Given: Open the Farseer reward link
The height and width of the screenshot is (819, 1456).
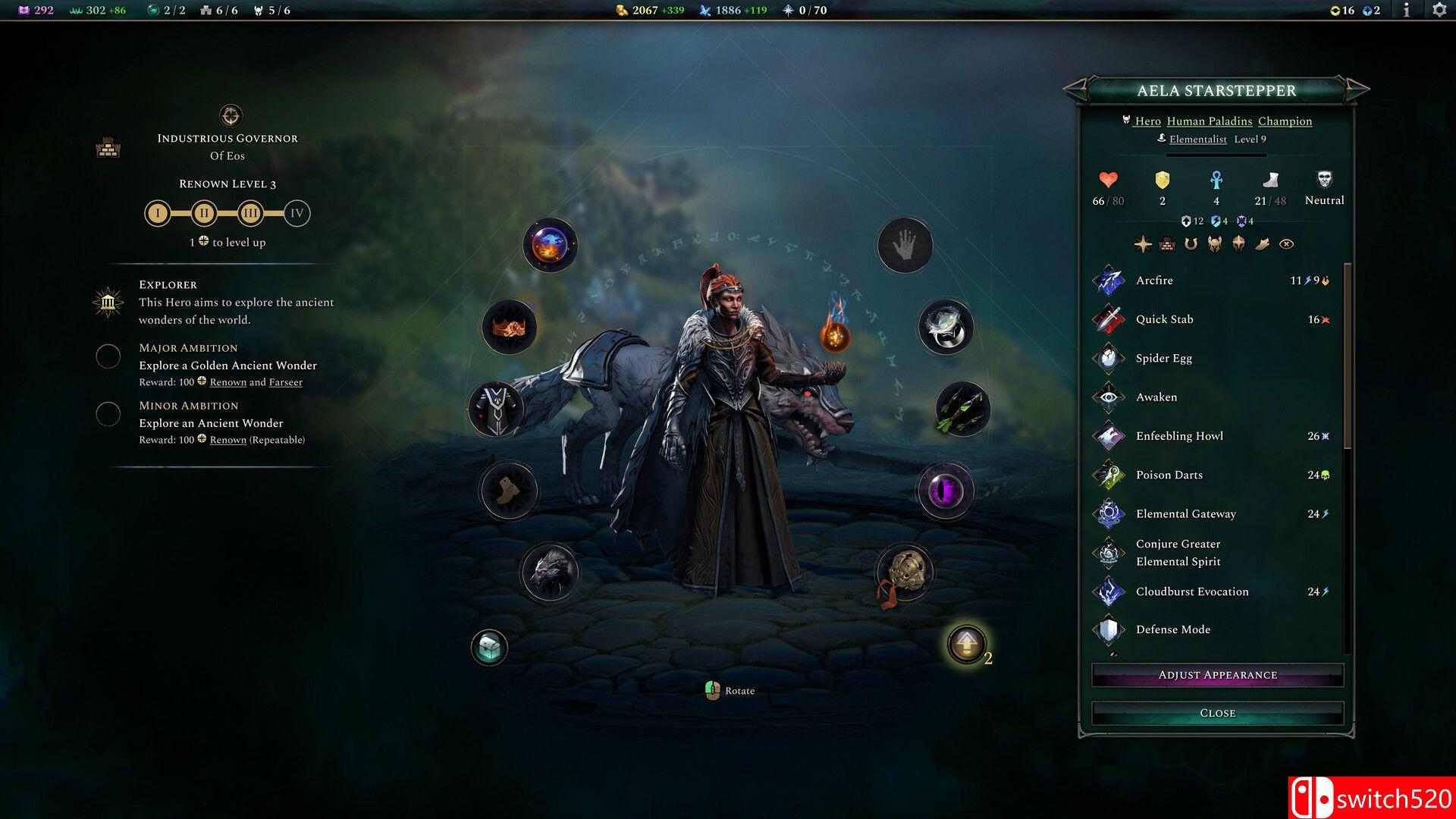Looking at the screenshot, I should (x=285, y=382).
